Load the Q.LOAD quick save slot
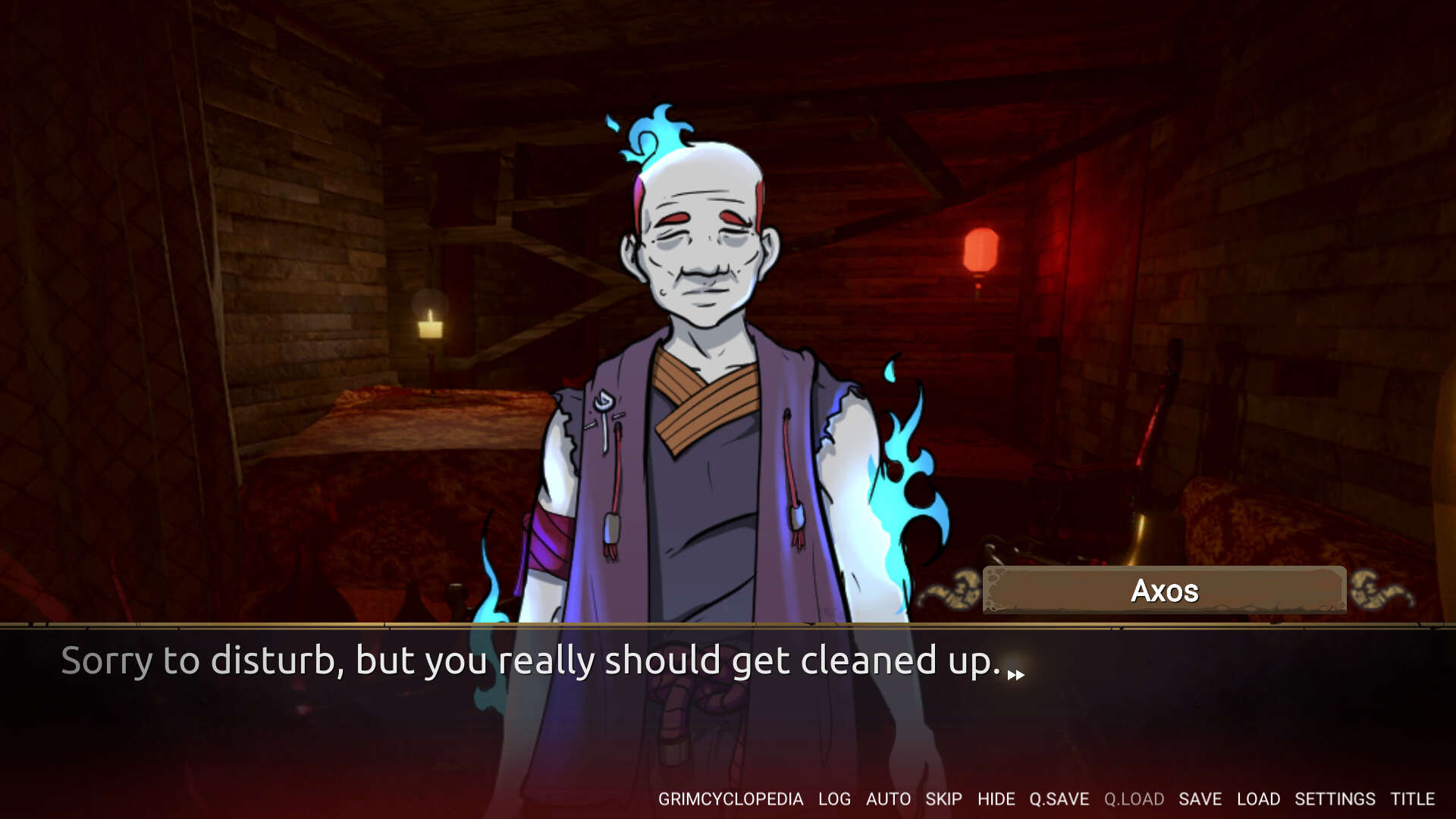Viewport: 1456px width, 819px height. click(x=1134, y=799)
